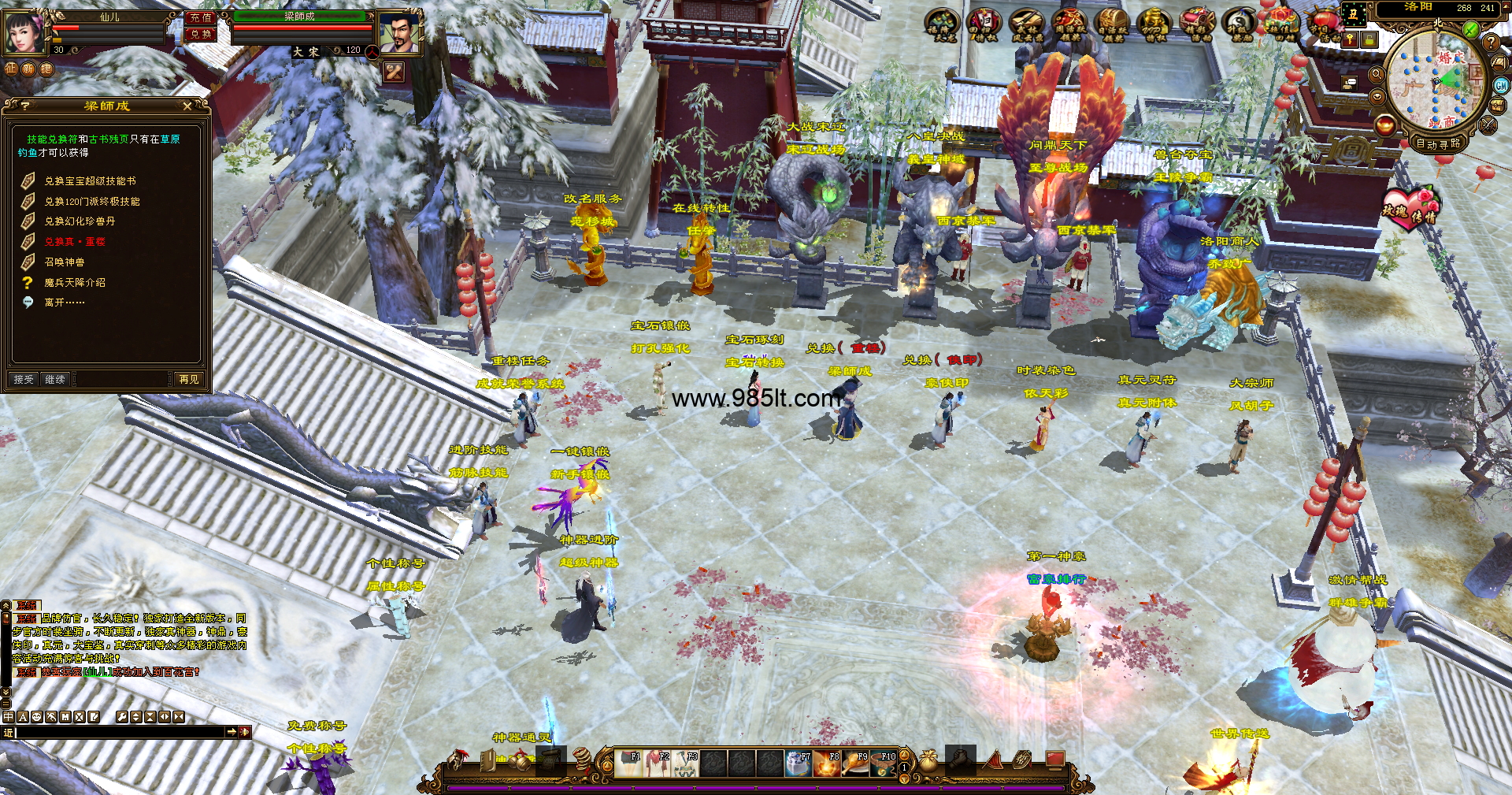This screenshot has height=795, width=1512.
Task: Click the 接受 accept button
Action: click(24, 379)
